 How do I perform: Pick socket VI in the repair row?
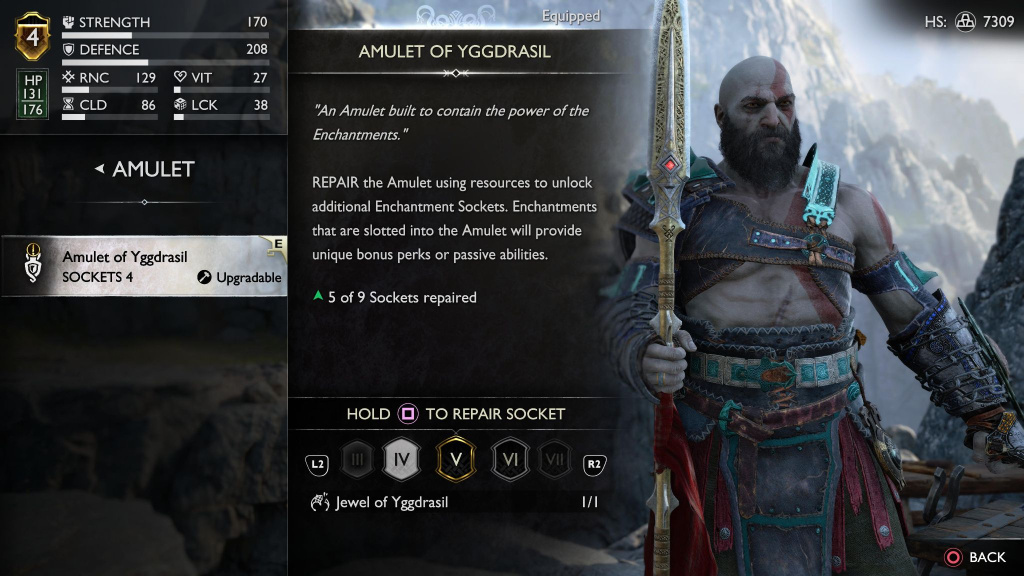510,462
